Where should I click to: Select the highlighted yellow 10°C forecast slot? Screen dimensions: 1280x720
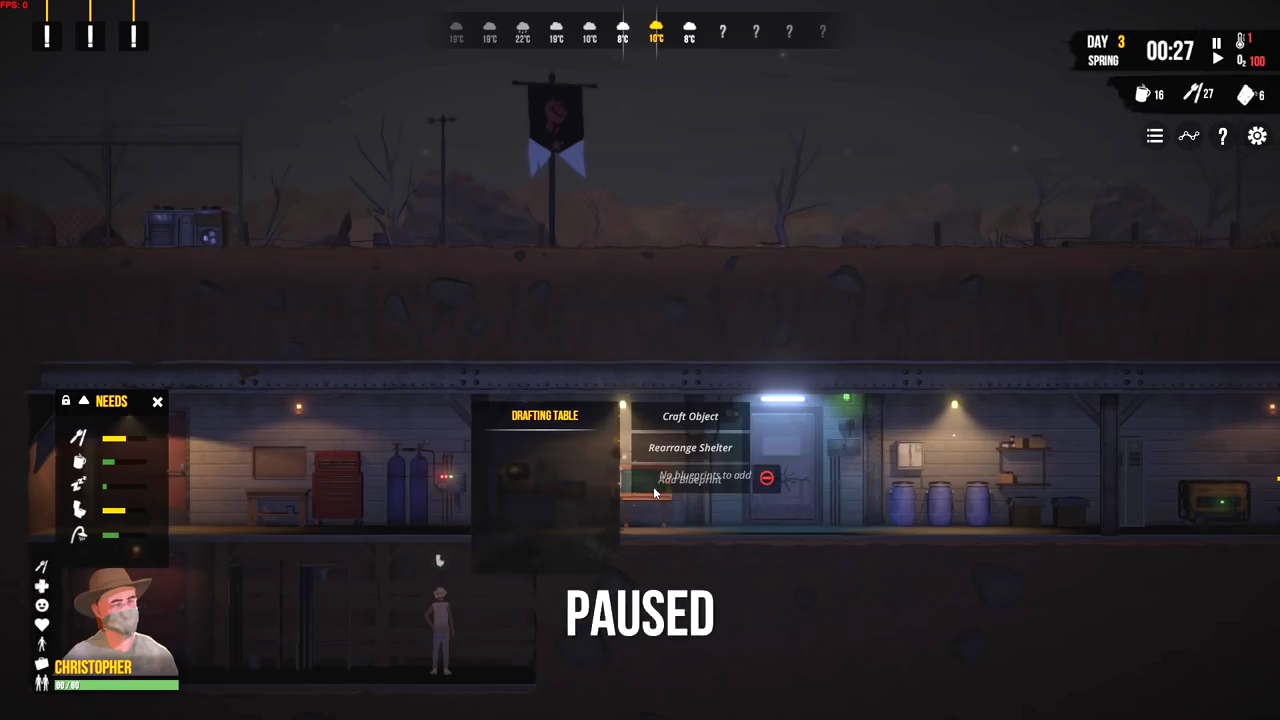[656, 32]
